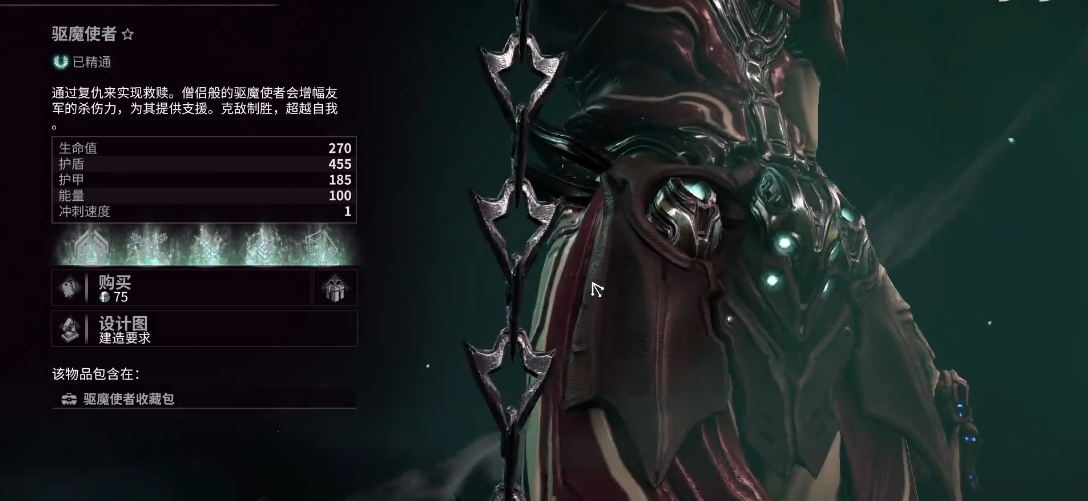Open the 设计图 build requirements

point(204,329)
